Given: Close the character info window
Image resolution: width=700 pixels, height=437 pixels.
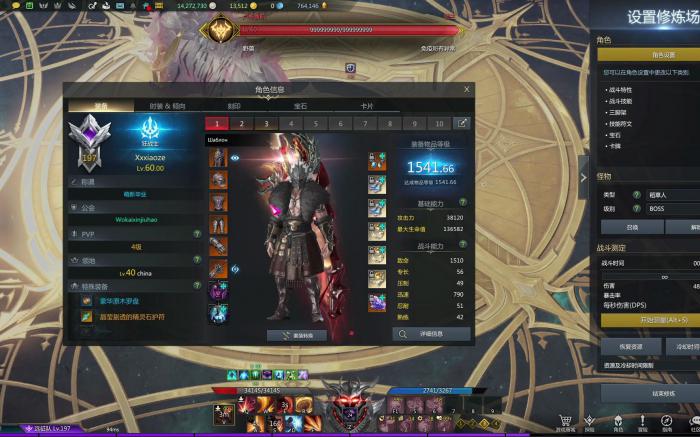Looking at the screenshot, I should click(466, 89).
